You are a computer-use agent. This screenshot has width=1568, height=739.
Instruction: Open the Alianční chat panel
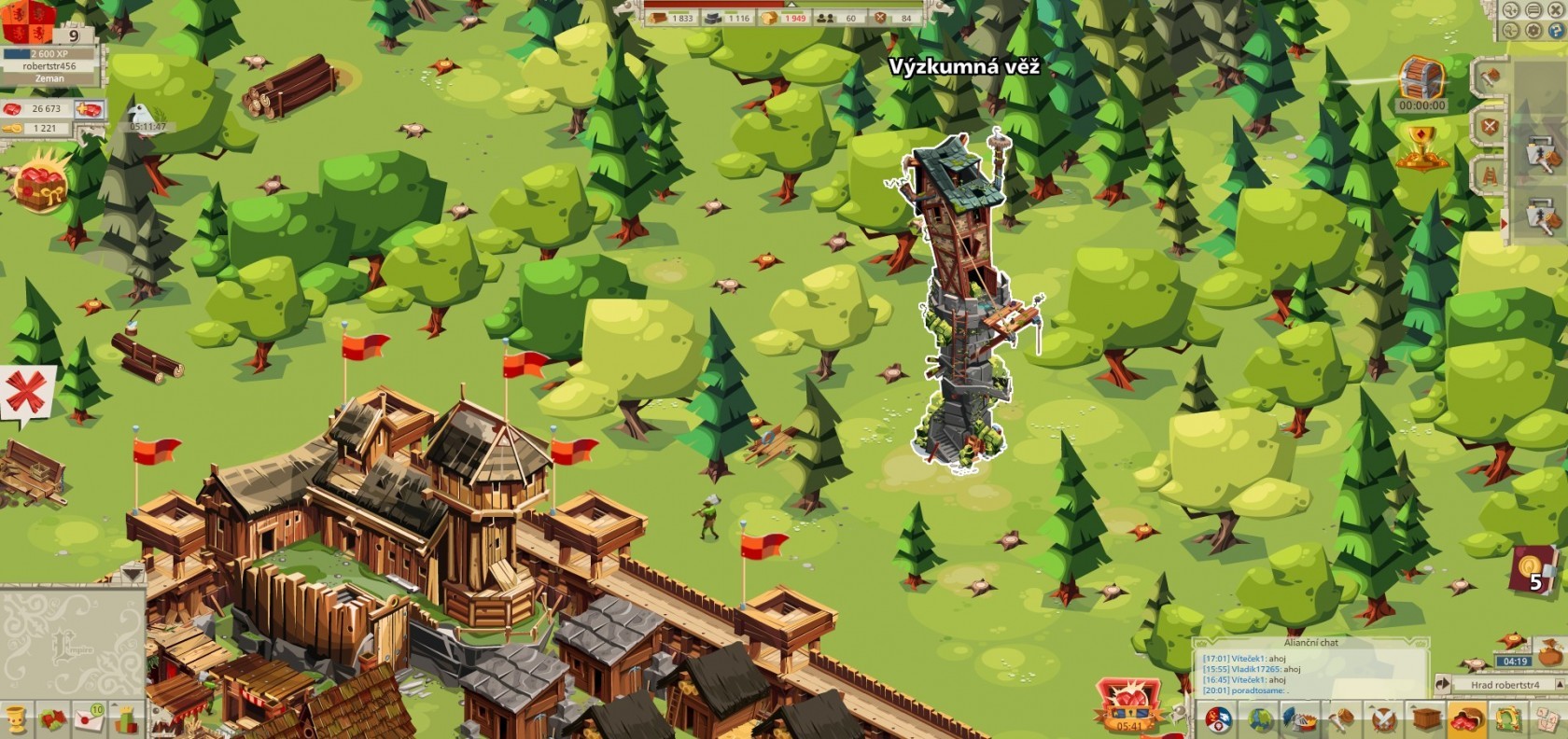pos(1310,643)
